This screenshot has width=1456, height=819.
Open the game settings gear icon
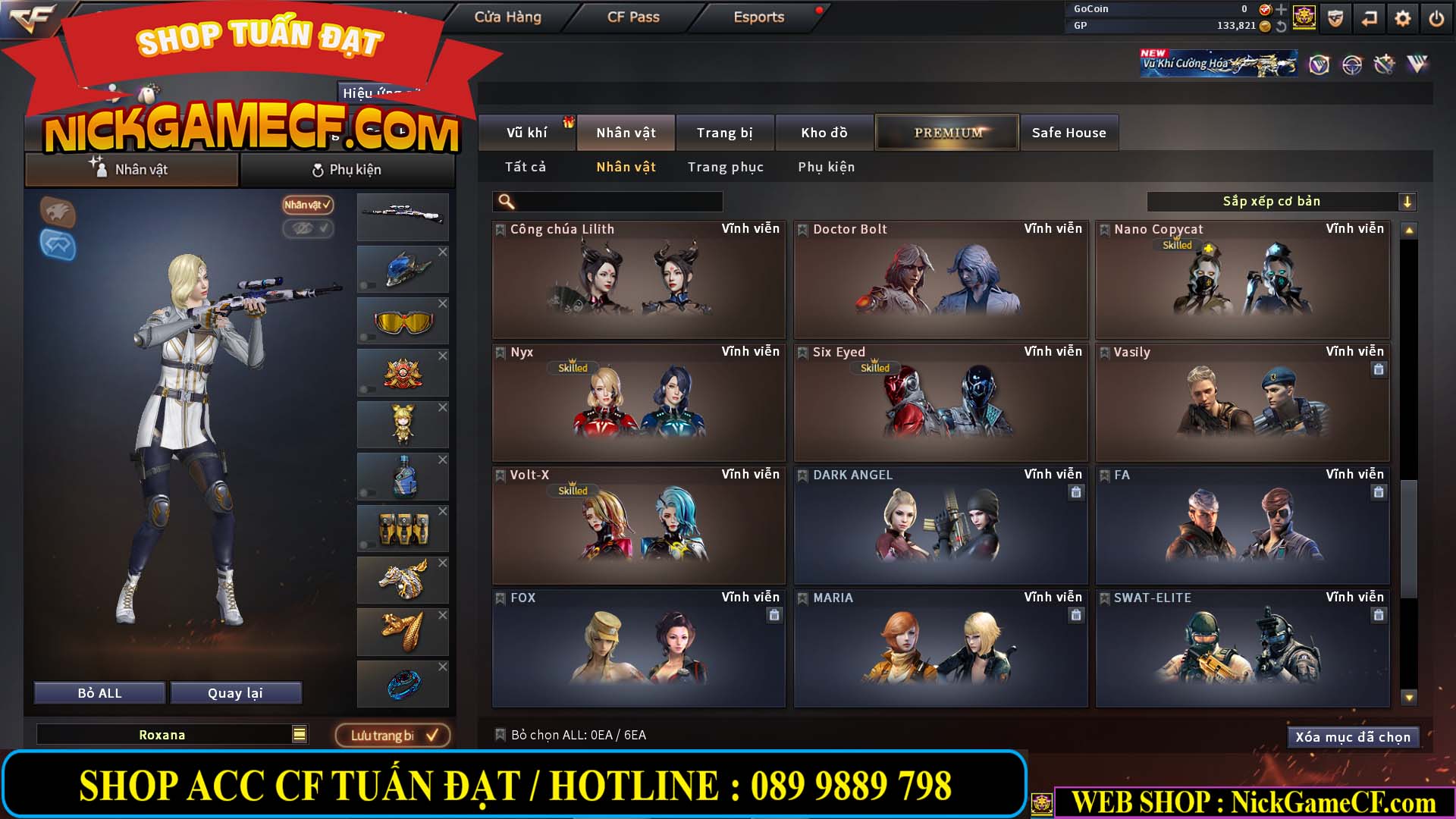point(1403,18)
